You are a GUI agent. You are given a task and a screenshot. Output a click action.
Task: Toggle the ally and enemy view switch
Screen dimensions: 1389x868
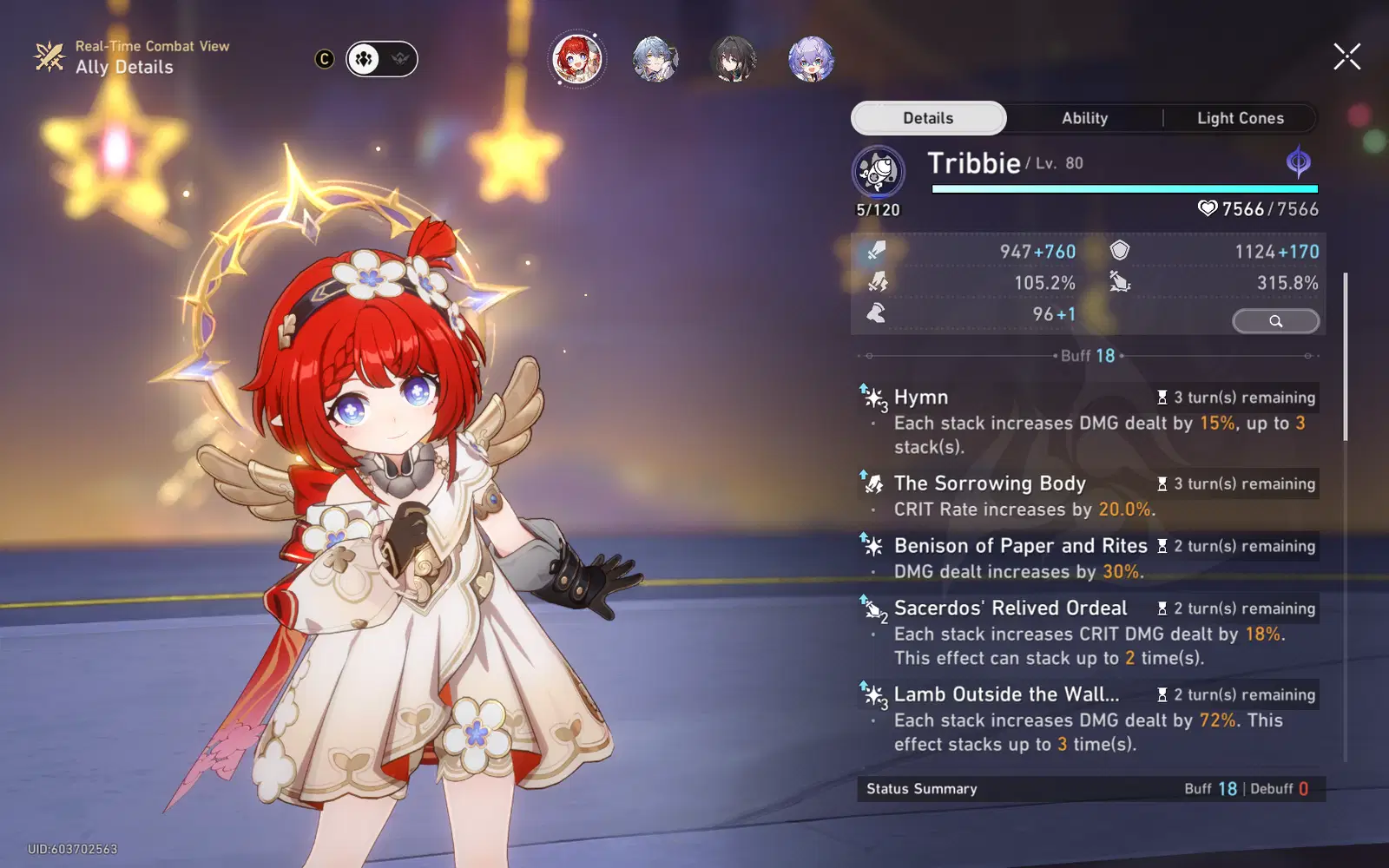382,59
